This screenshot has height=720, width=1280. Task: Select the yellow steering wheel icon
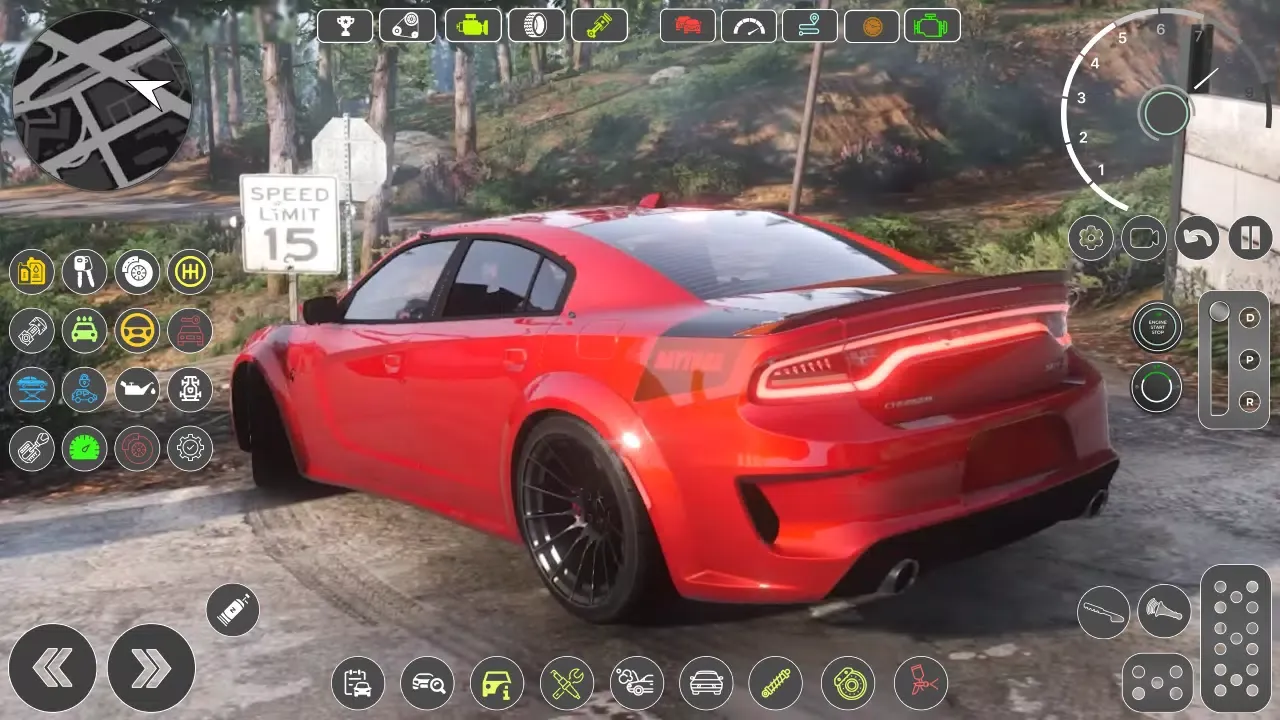coord(136,331)
